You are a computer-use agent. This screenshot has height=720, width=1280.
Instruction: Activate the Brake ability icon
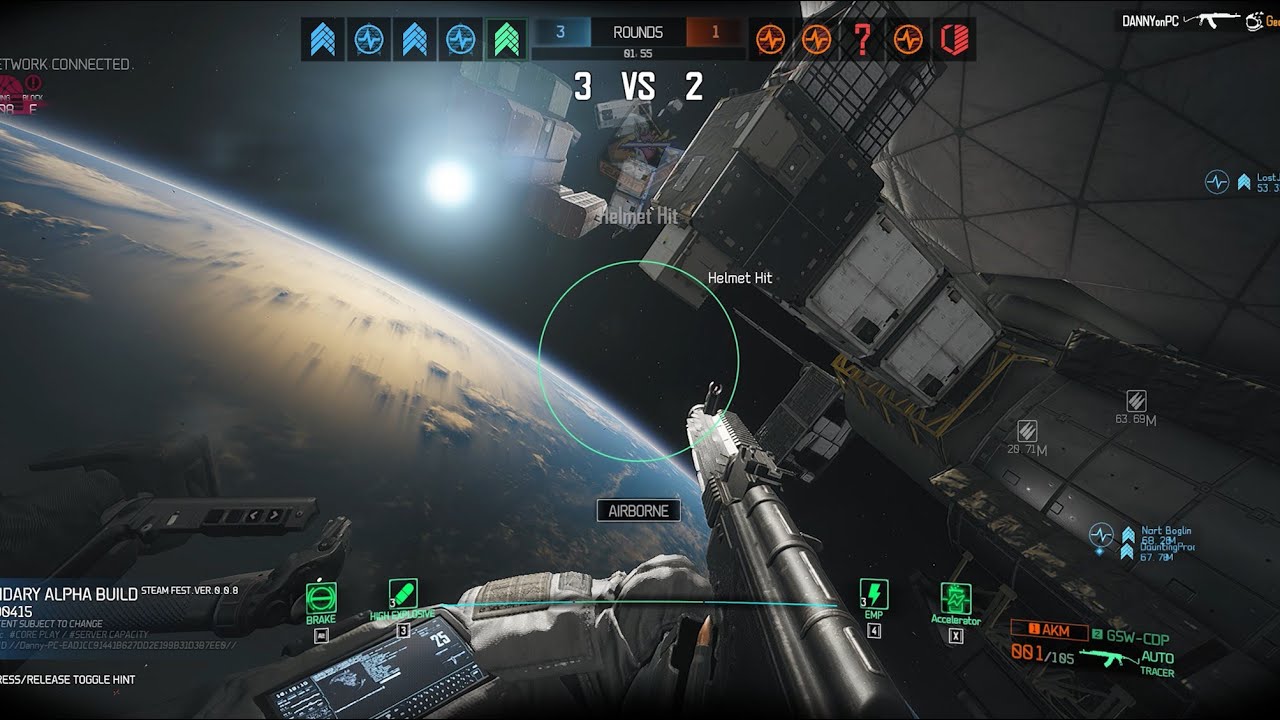(321, 598)
